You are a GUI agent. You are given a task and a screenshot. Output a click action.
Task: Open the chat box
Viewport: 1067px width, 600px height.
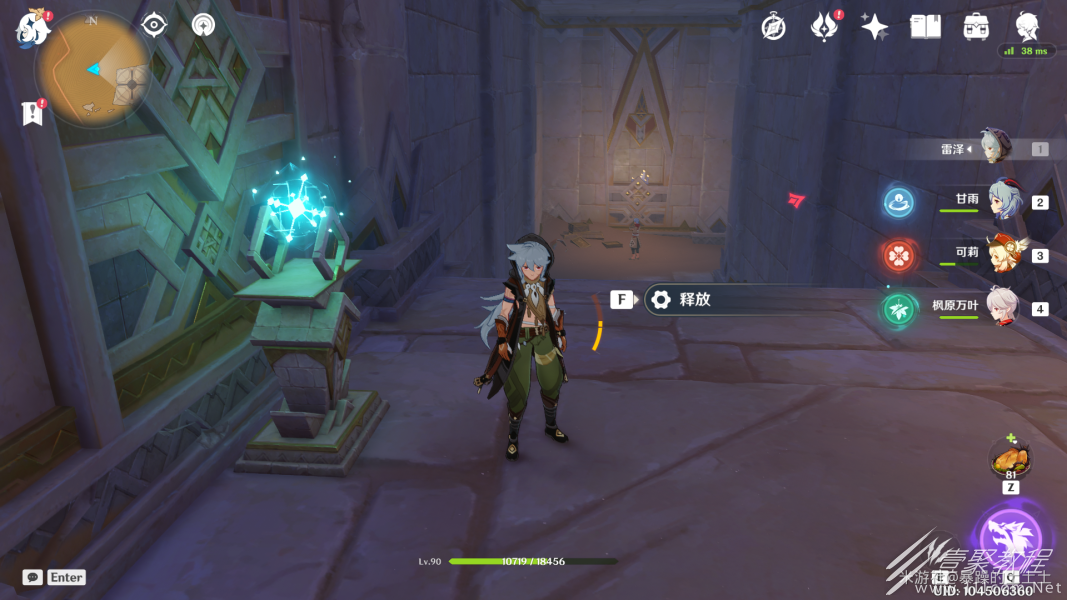click(54, 577)
